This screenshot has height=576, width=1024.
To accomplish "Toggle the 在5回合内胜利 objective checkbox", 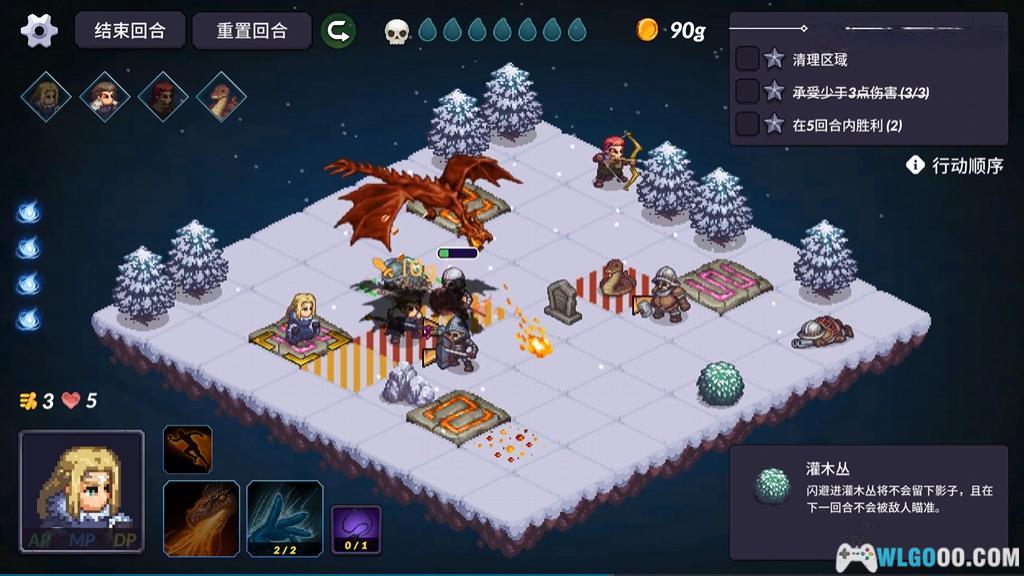I will 747,124.
